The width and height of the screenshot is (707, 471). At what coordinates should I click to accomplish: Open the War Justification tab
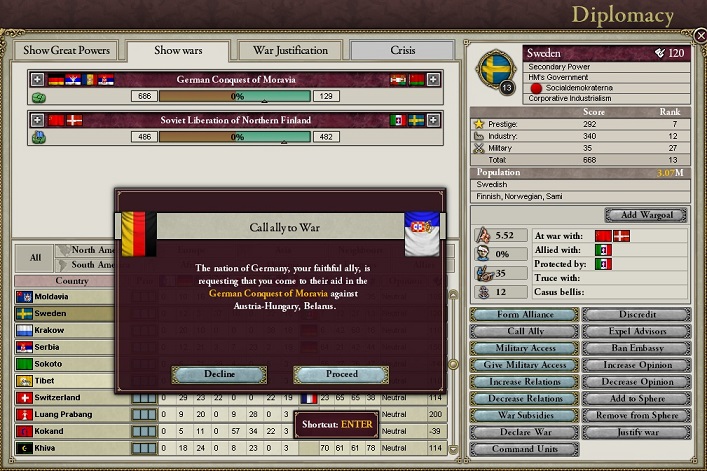(x=290, y=51)
